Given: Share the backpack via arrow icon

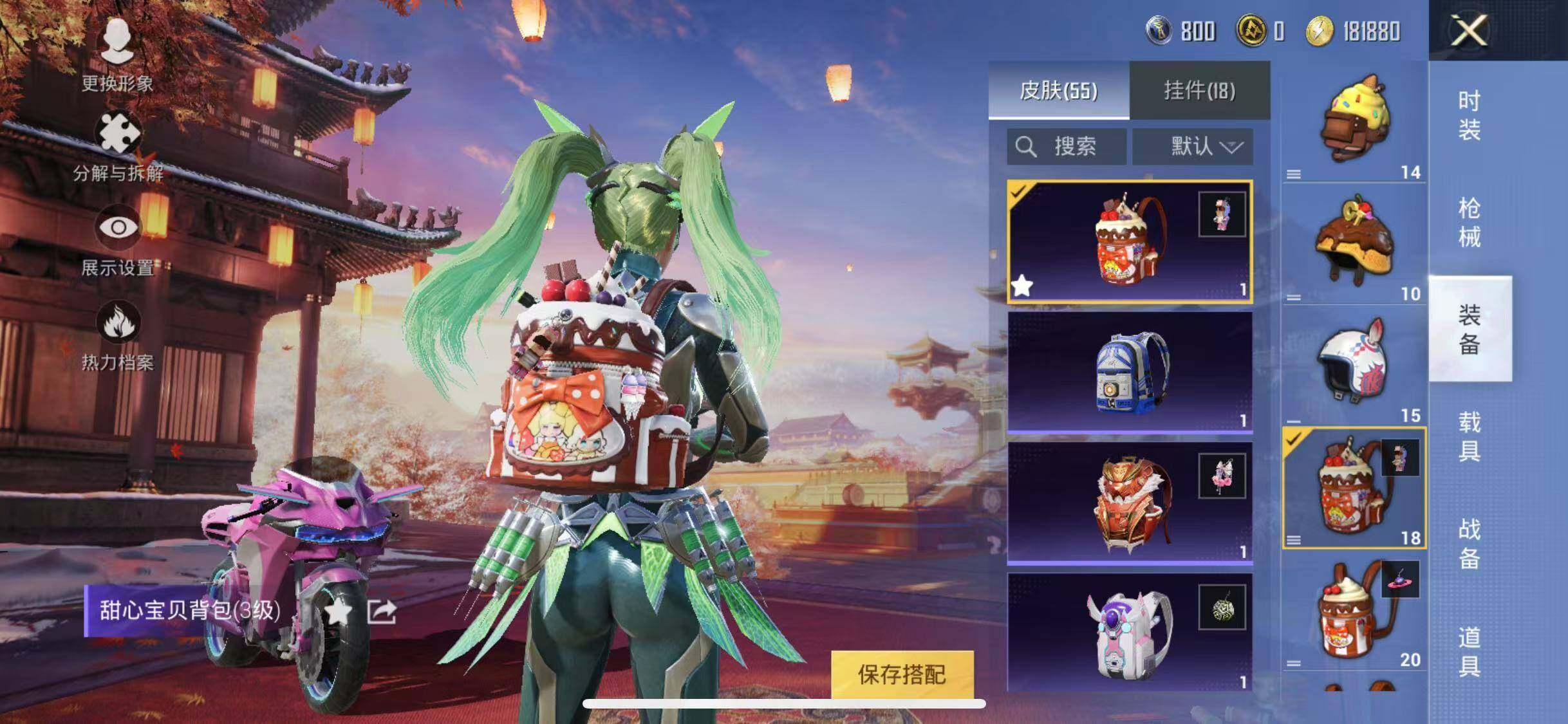Looking at the screenshot, I should pyautogui.click(x=382, y=611).
